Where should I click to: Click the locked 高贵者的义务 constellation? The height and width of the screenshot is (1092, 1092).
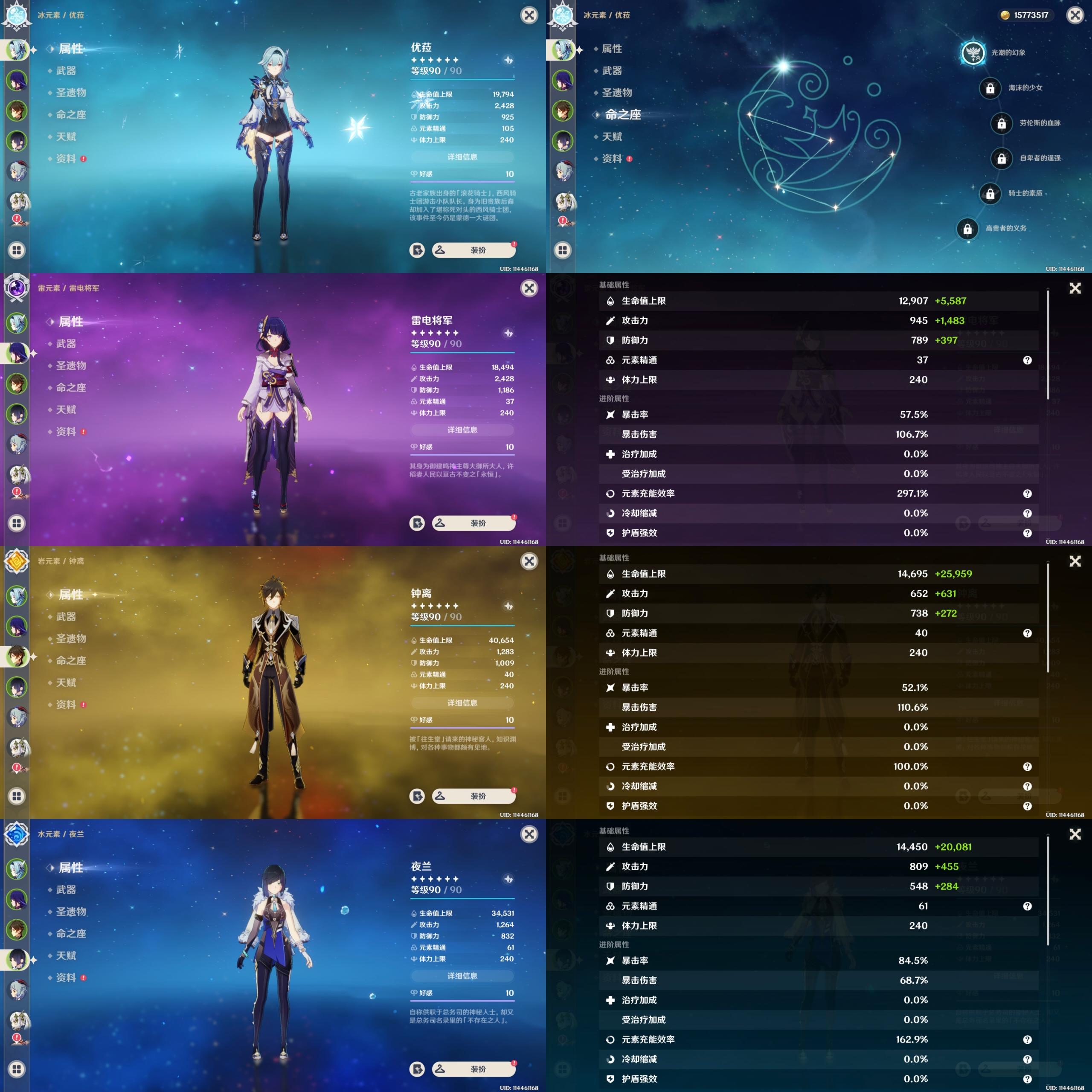[967, 229]
